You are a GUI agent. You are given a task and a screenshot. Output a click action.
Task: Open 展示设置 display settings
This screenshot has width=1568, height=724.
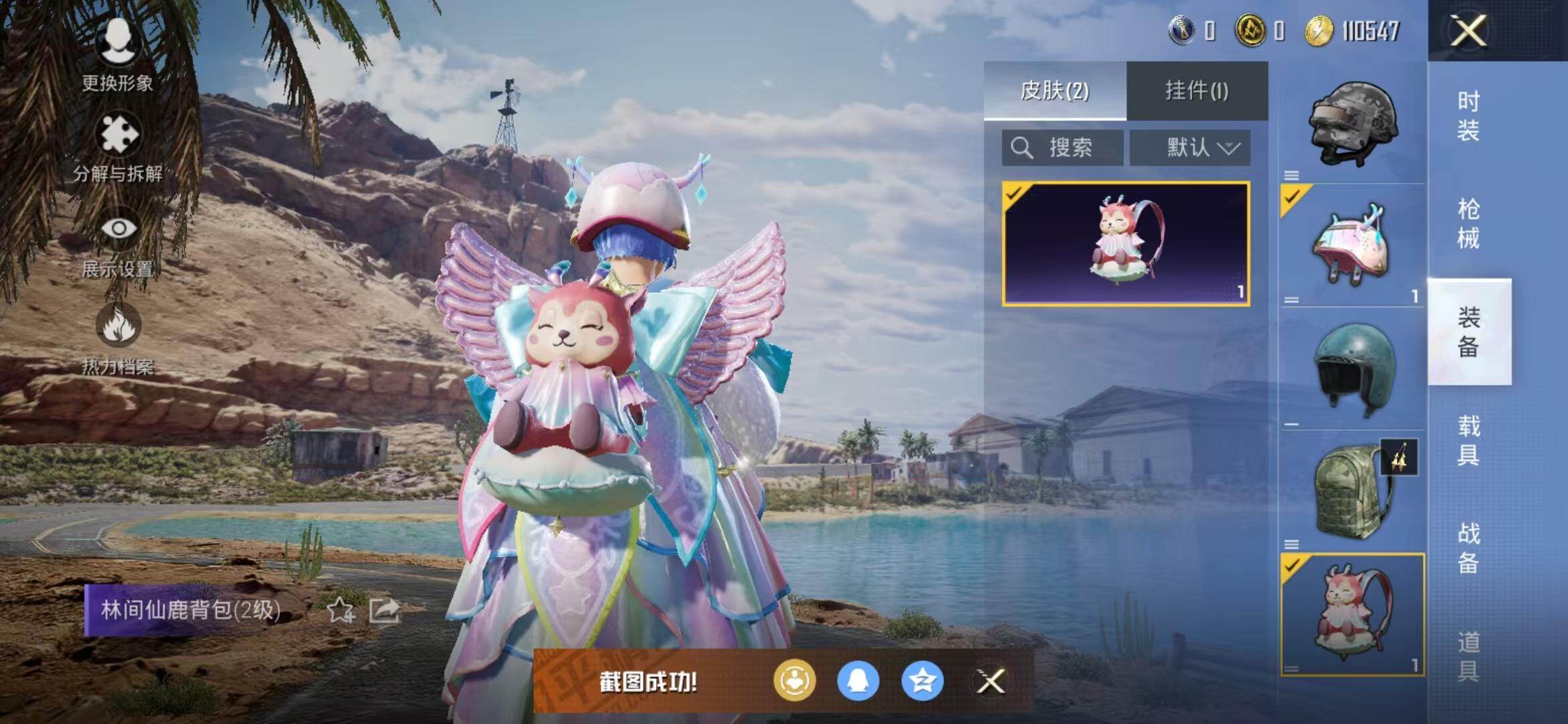tap(119, 243)
